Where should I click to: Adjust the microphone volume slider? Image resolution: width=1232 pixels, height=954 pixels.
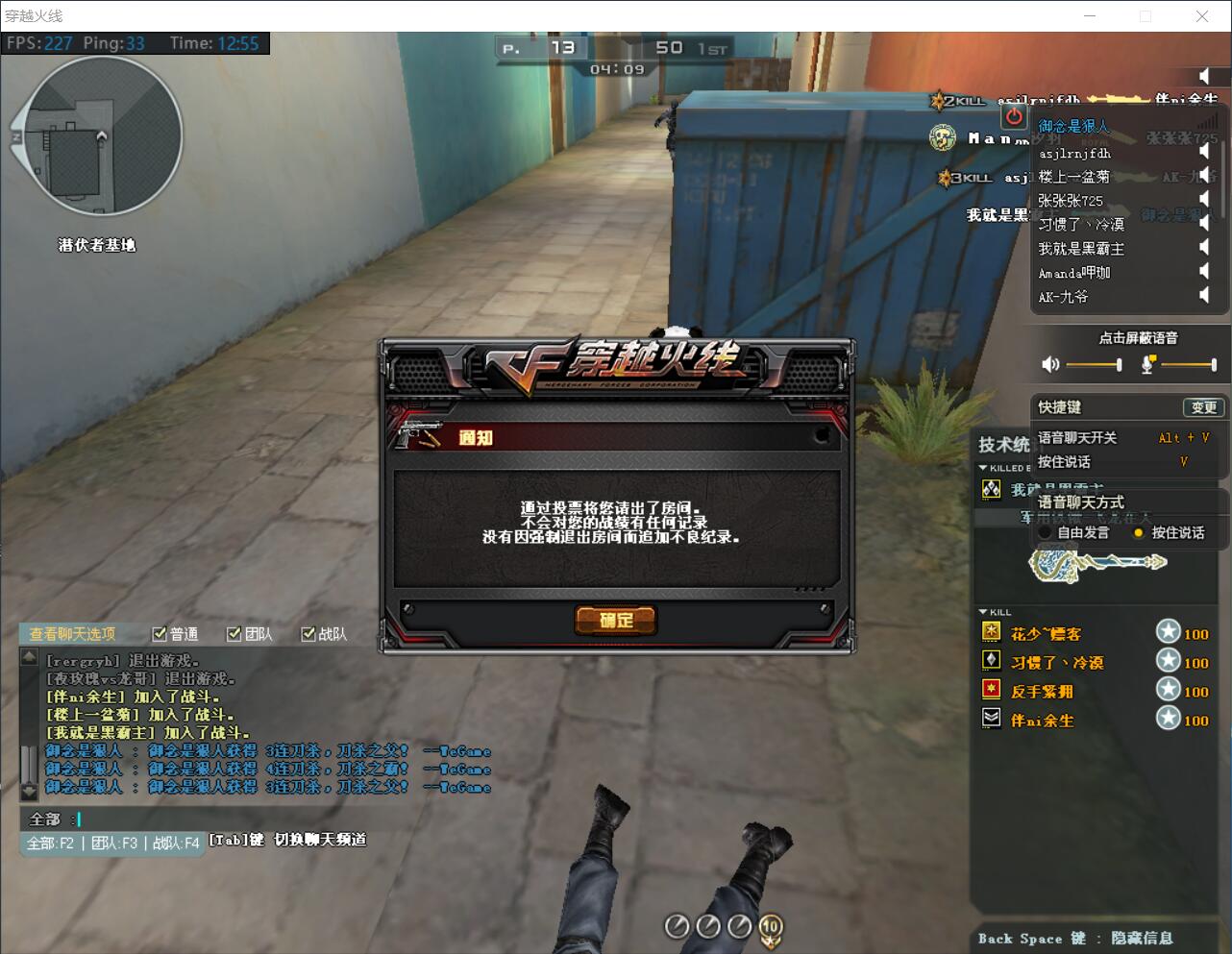point(1189,364)
